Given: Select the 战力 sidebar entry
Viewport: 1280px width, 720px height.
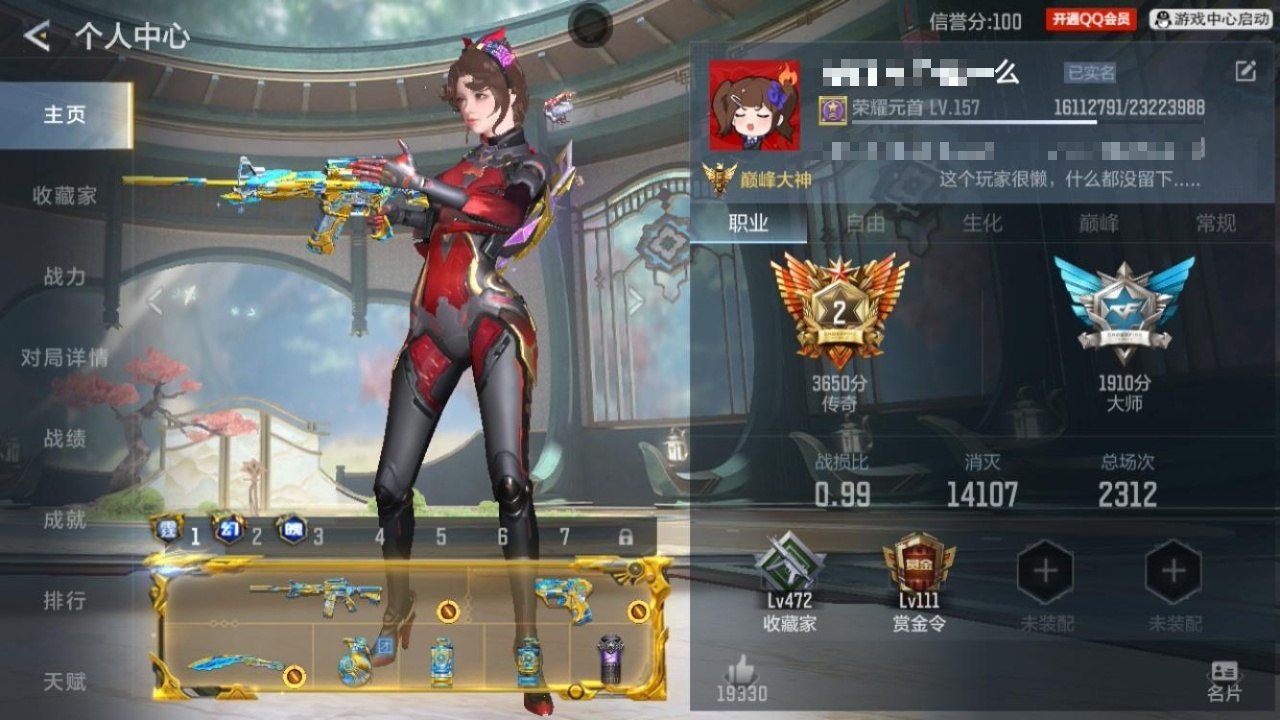Looking at the screenshot, I should (x=64, y=276).
